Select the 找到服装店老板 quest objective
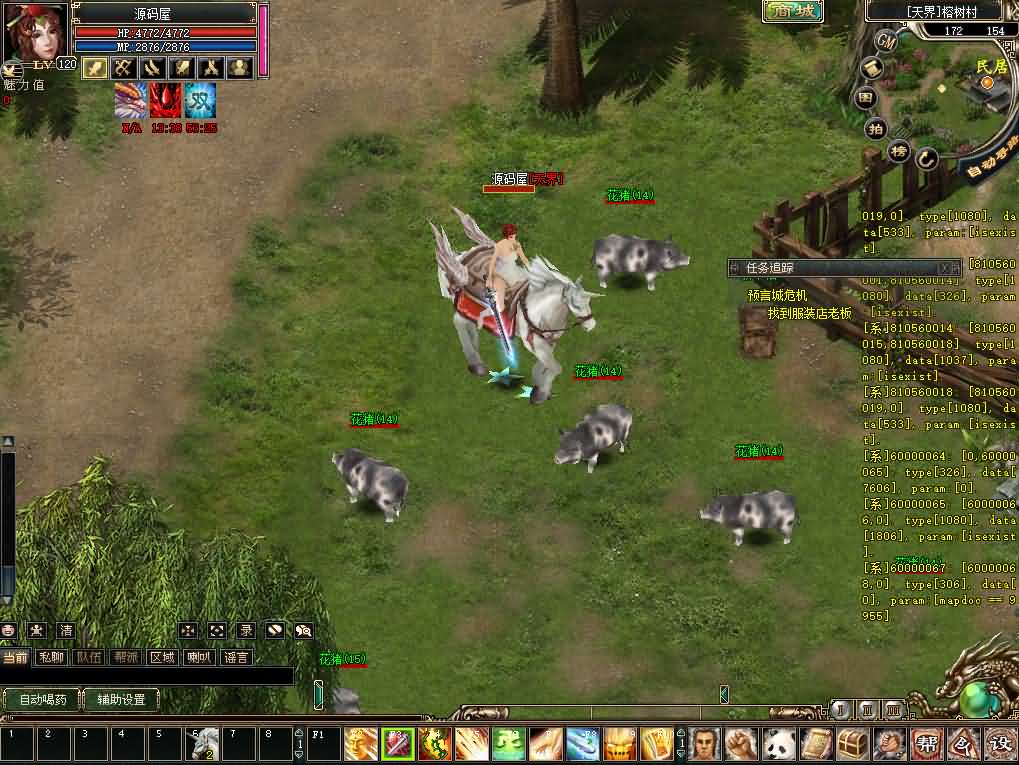The image size is (1019, 765). point(809,313)
